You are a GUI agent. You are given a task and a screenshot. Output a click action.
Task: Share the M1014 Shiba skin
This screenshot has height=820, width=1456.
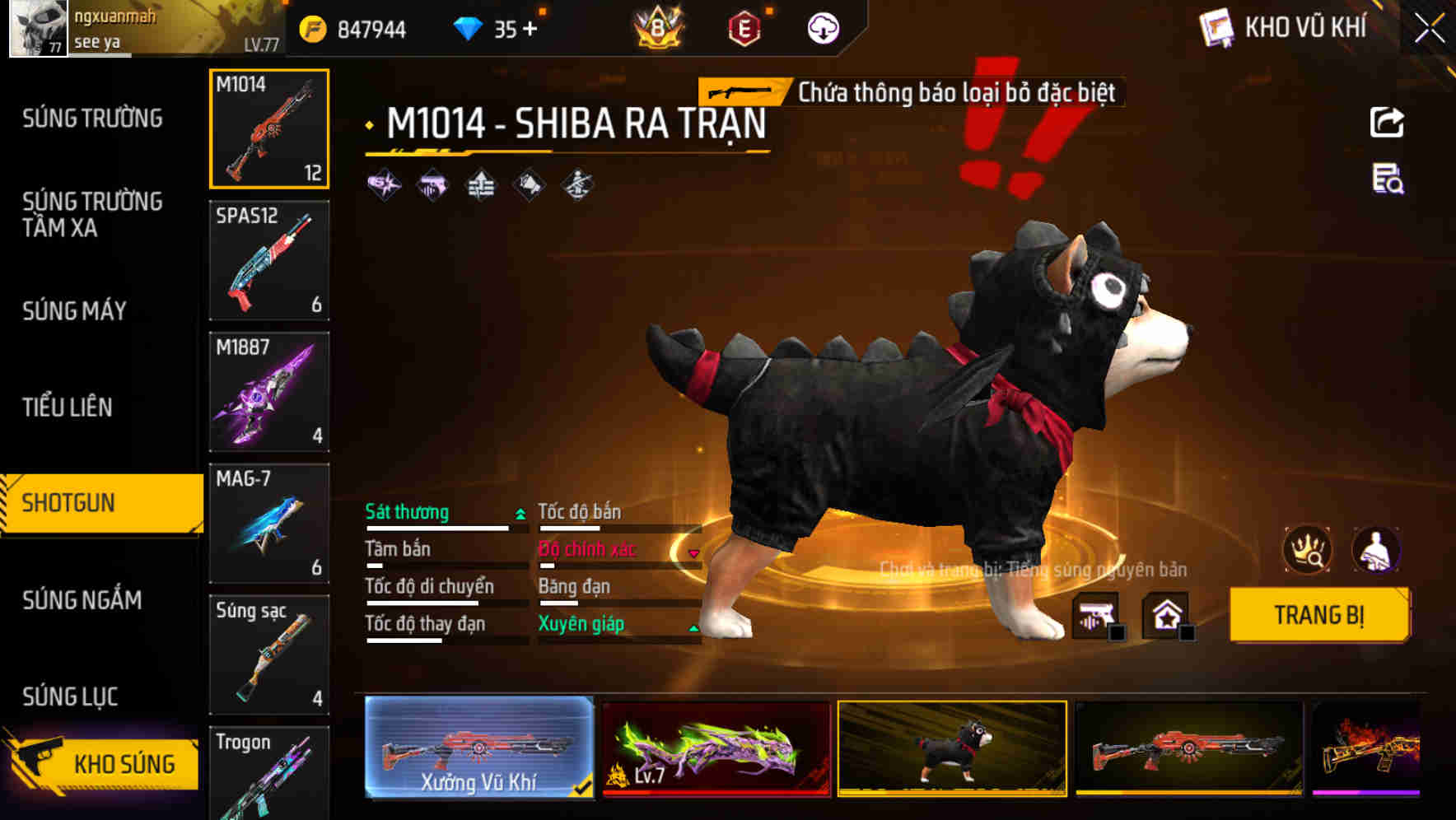pos(1388,121)
